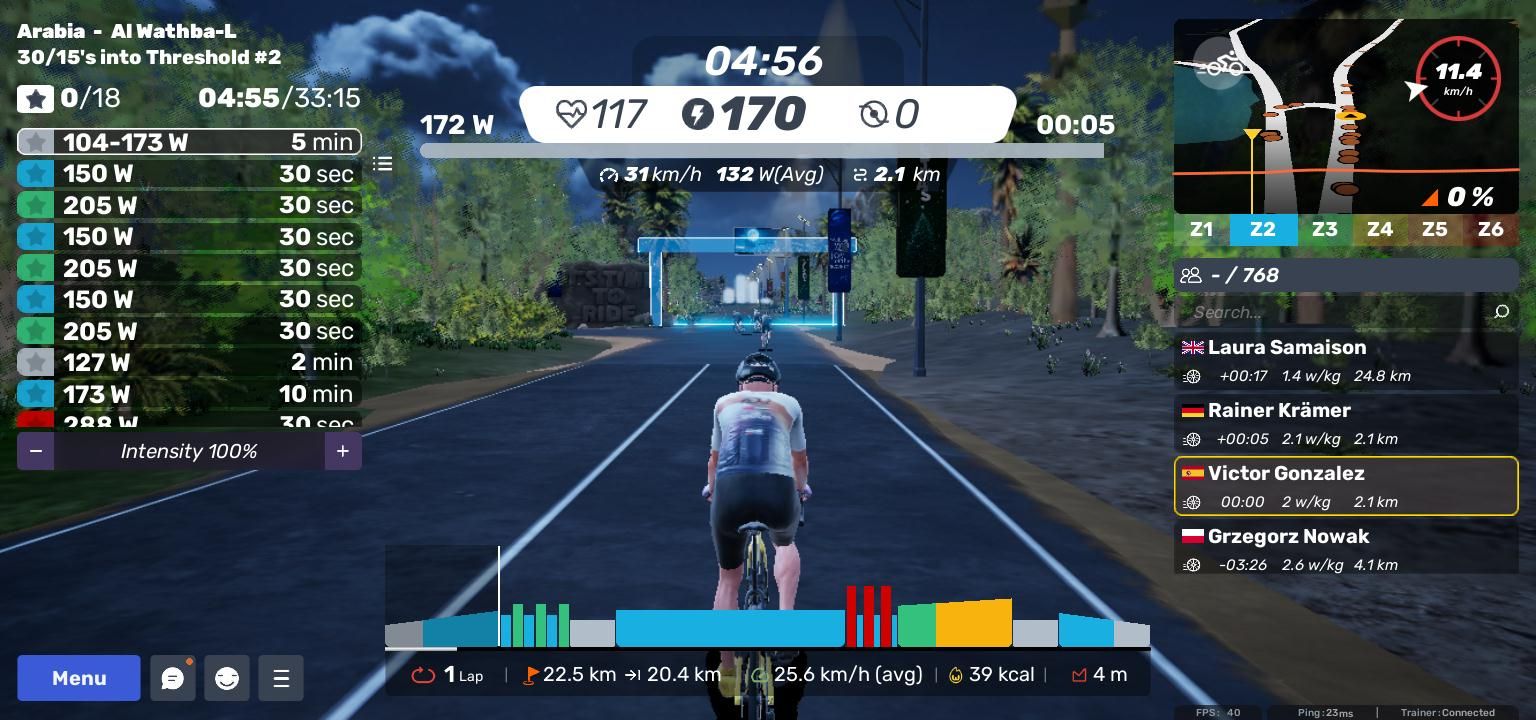Select rider Laura Samaison in the list
The image size is (1536, 720).
click(1346, 361)
